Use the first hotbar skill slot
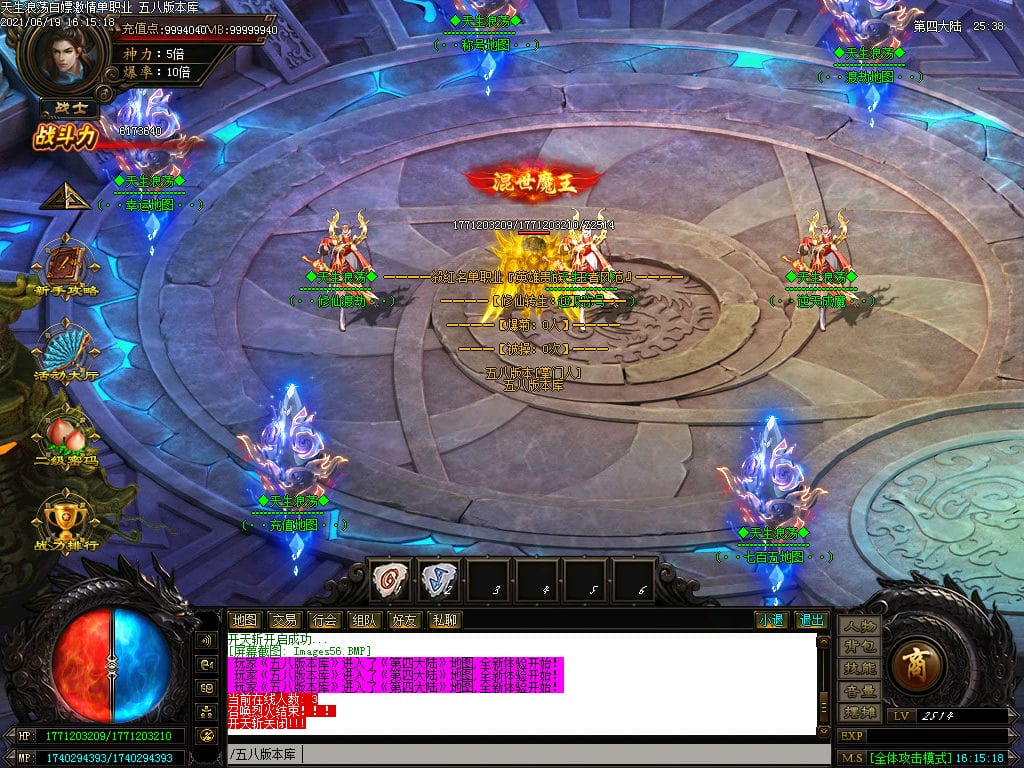The image size is (1024, 768). click(391, 579)
